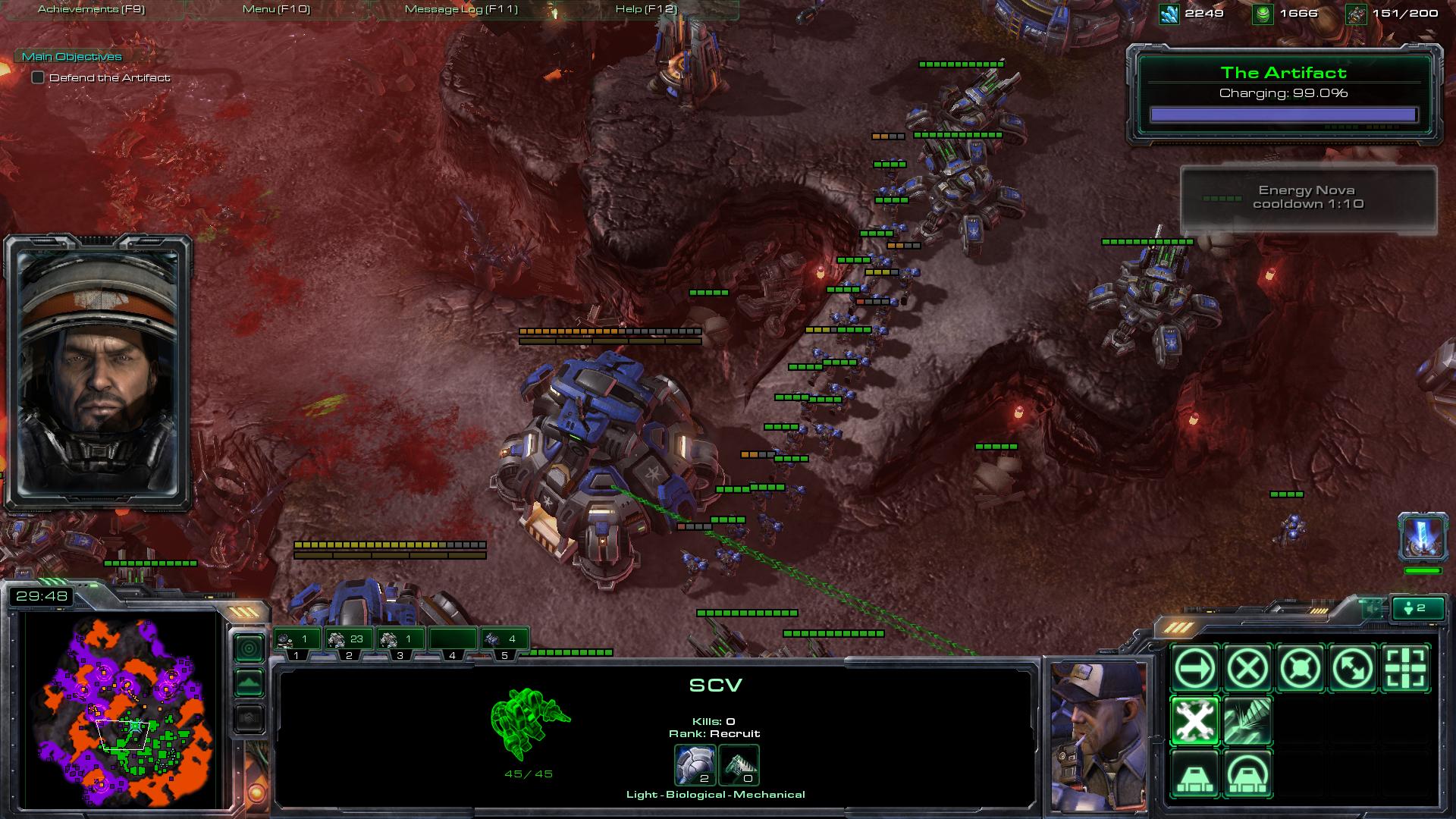Select the Patrol command

pyautogui.click(x=1352, y=669)
